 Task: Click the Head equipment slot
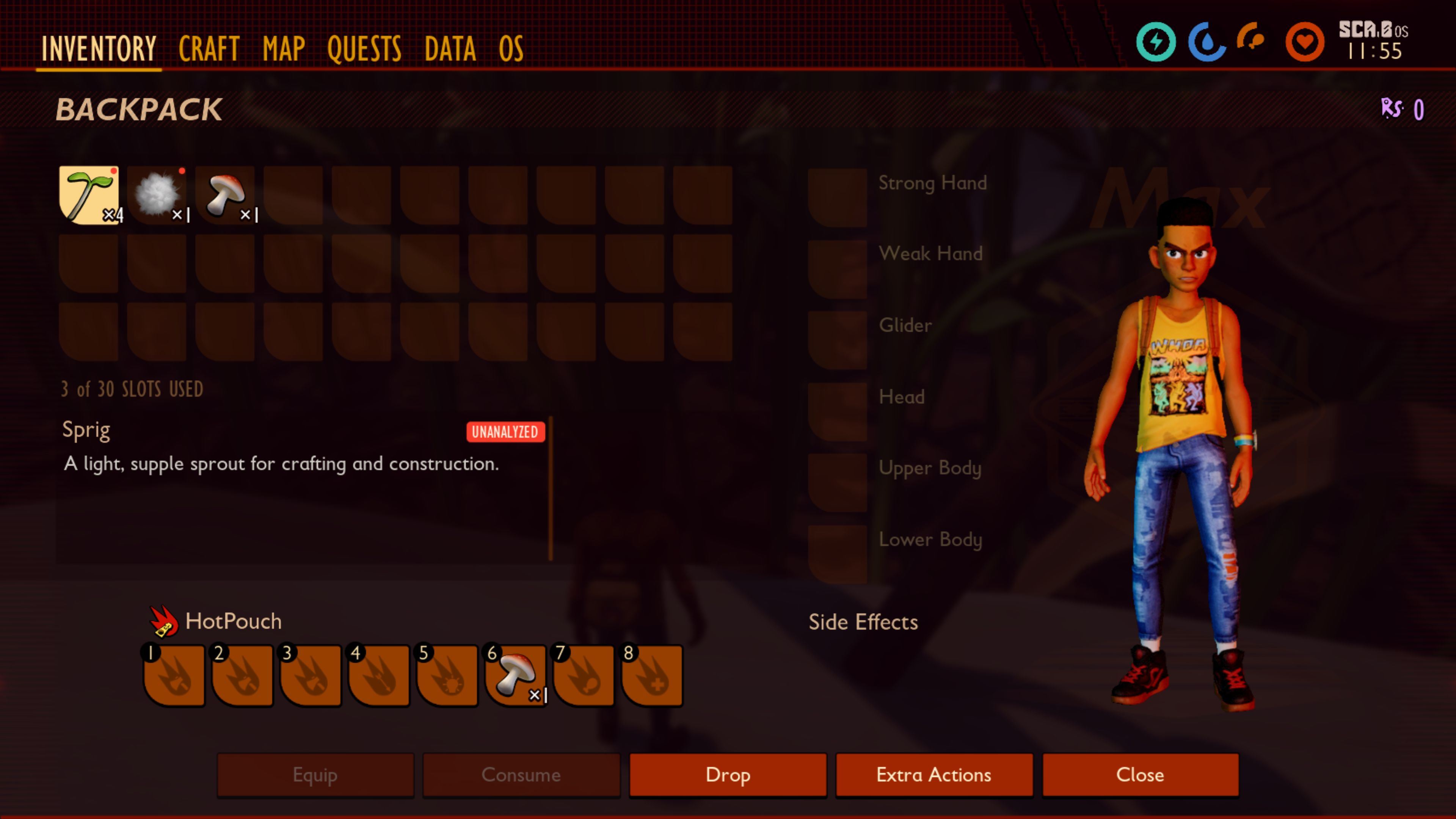tap(837, 411)
